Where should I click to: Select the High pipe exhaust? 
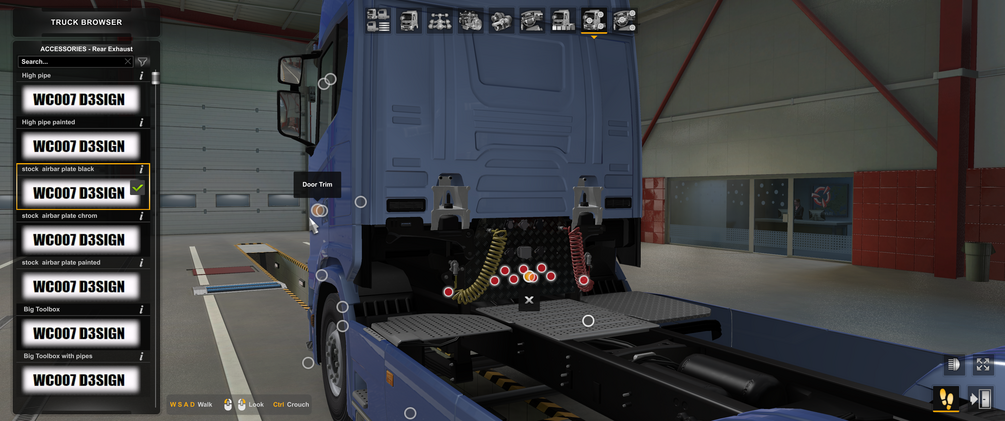click(79, 99)
